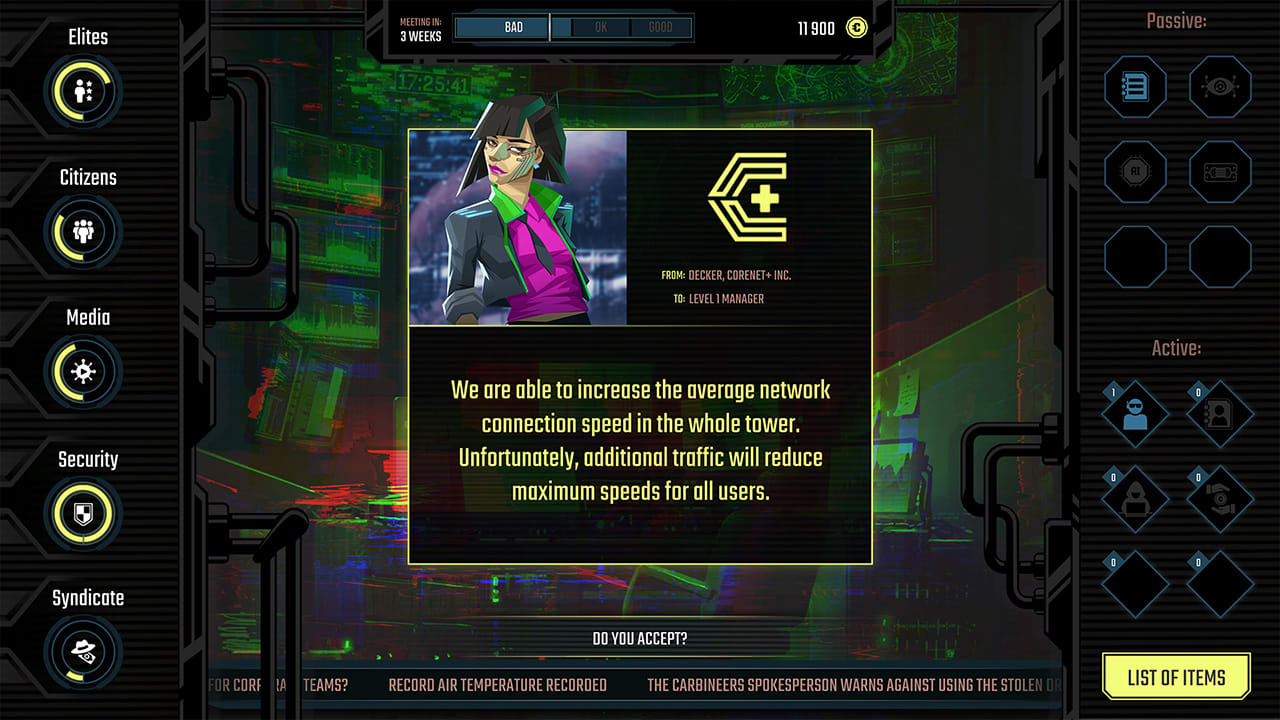The width and height of the screenshot is (1280, 720).
Task: Open the LIST OF ITEMS panel
Action: click(1176, 677)
